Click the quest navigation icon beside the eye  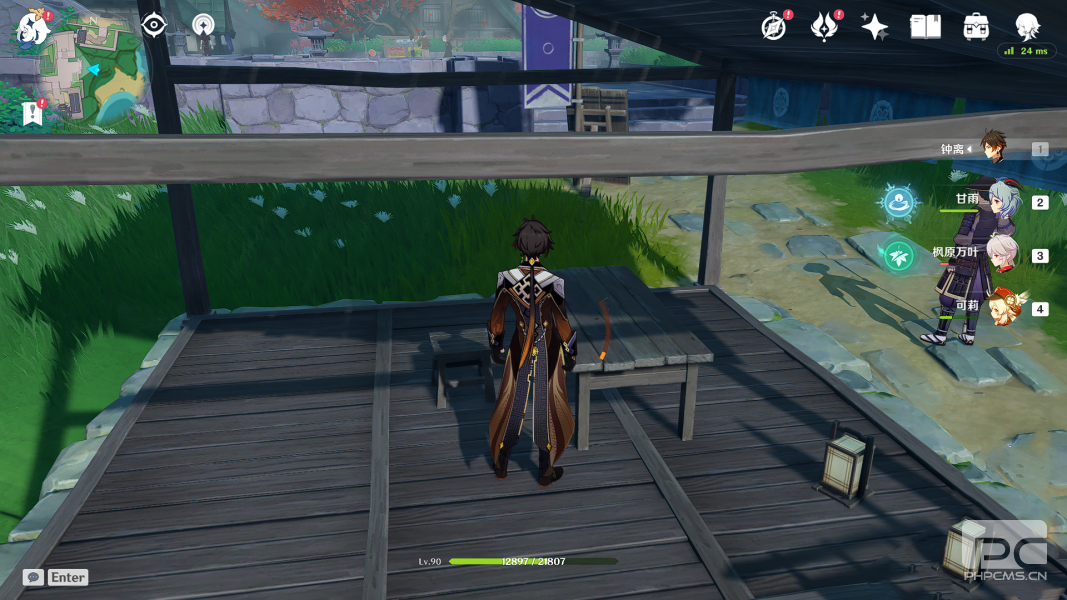[x=203, y=25]
